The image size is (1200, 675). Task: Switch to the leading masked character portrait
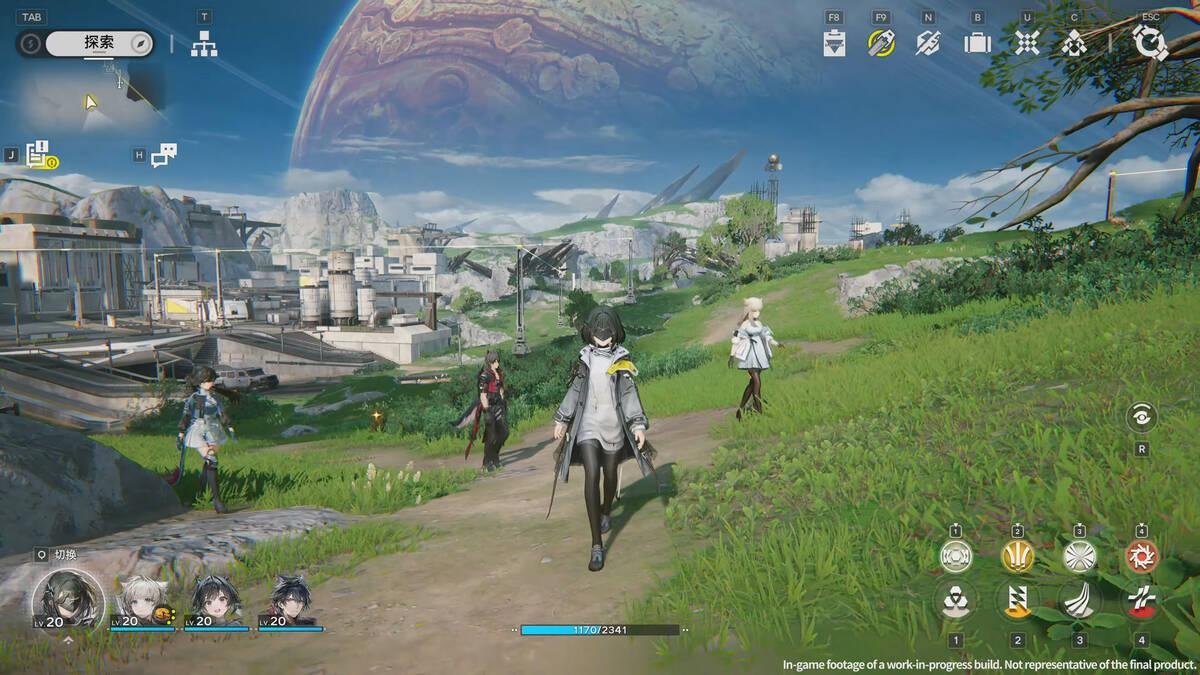pos(67,598)
